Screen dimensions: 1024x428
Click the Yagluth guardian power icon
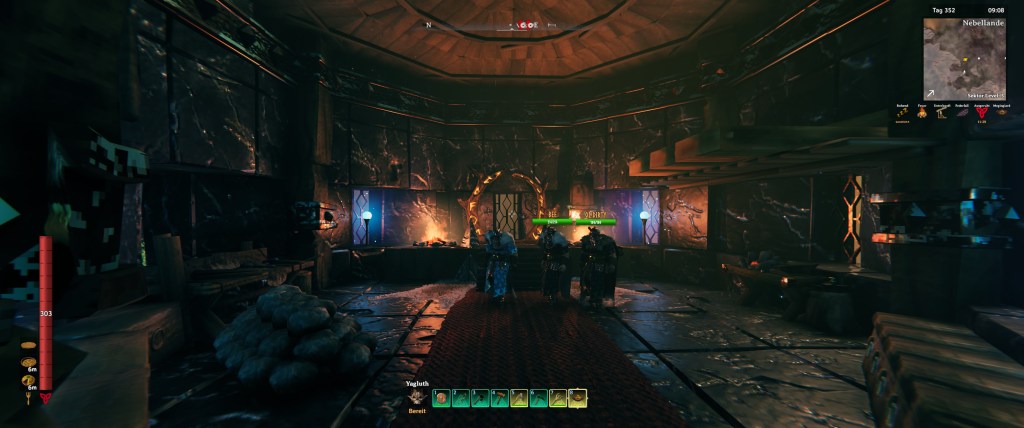click(x=417, y=396)
